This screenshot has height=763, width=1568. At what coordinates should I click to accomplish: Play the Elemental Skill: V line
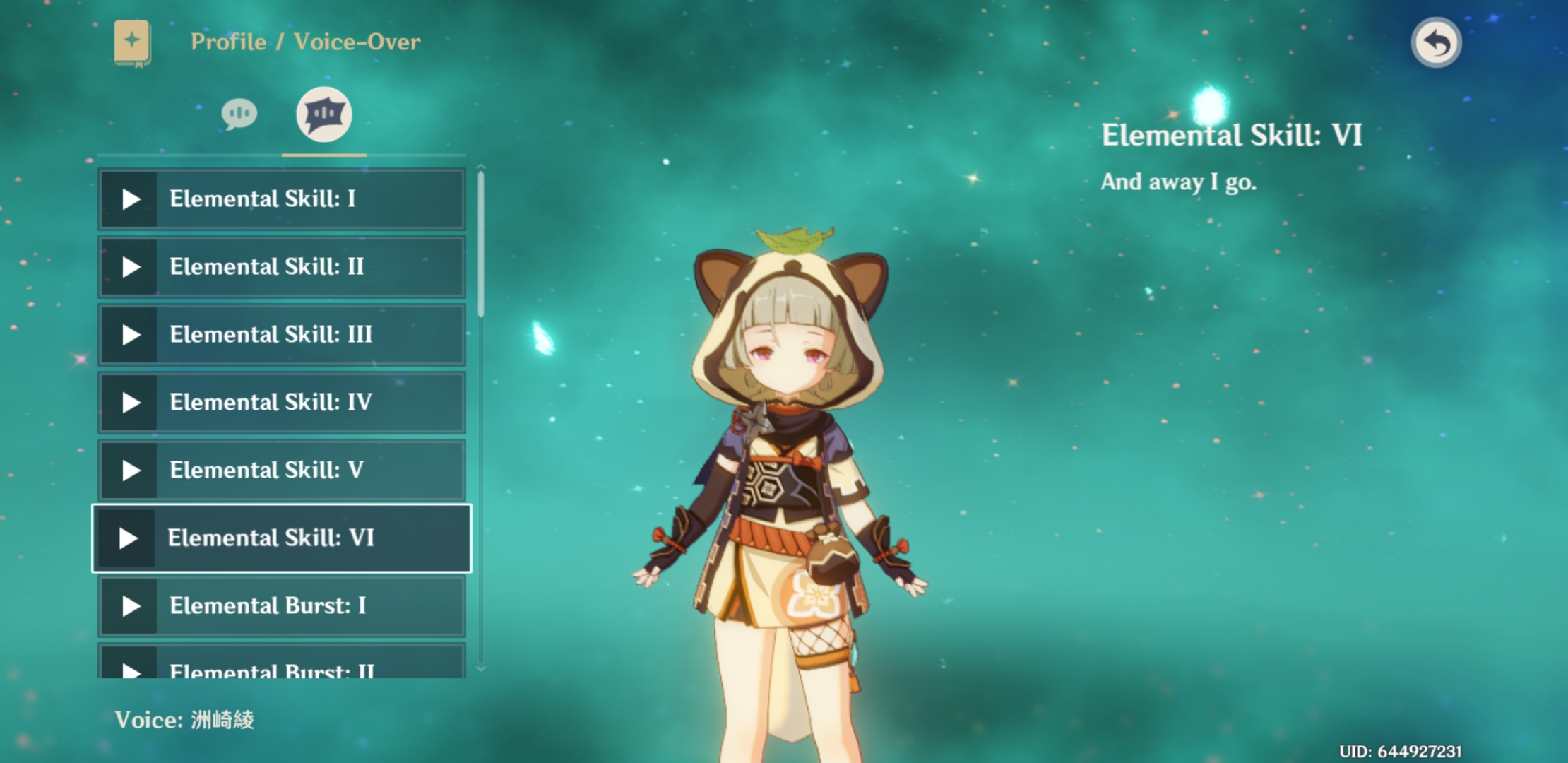[131, 471]
